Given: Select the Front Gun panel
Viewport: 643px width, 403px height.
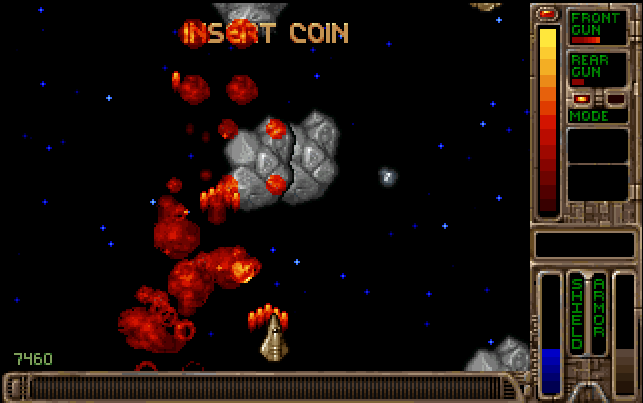Looking at the screenshot, I should (597, 27).
